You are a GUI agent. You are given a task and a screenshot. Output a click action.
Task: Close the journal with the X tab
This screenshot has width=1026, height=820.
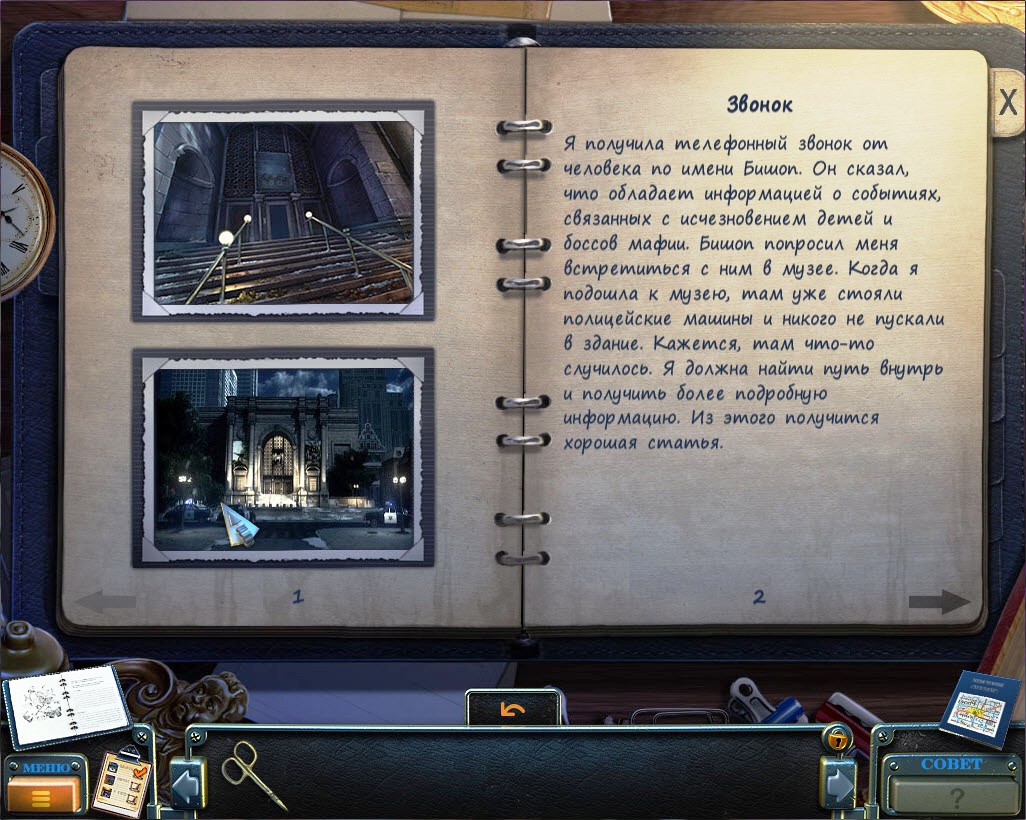pos(1007,102)
